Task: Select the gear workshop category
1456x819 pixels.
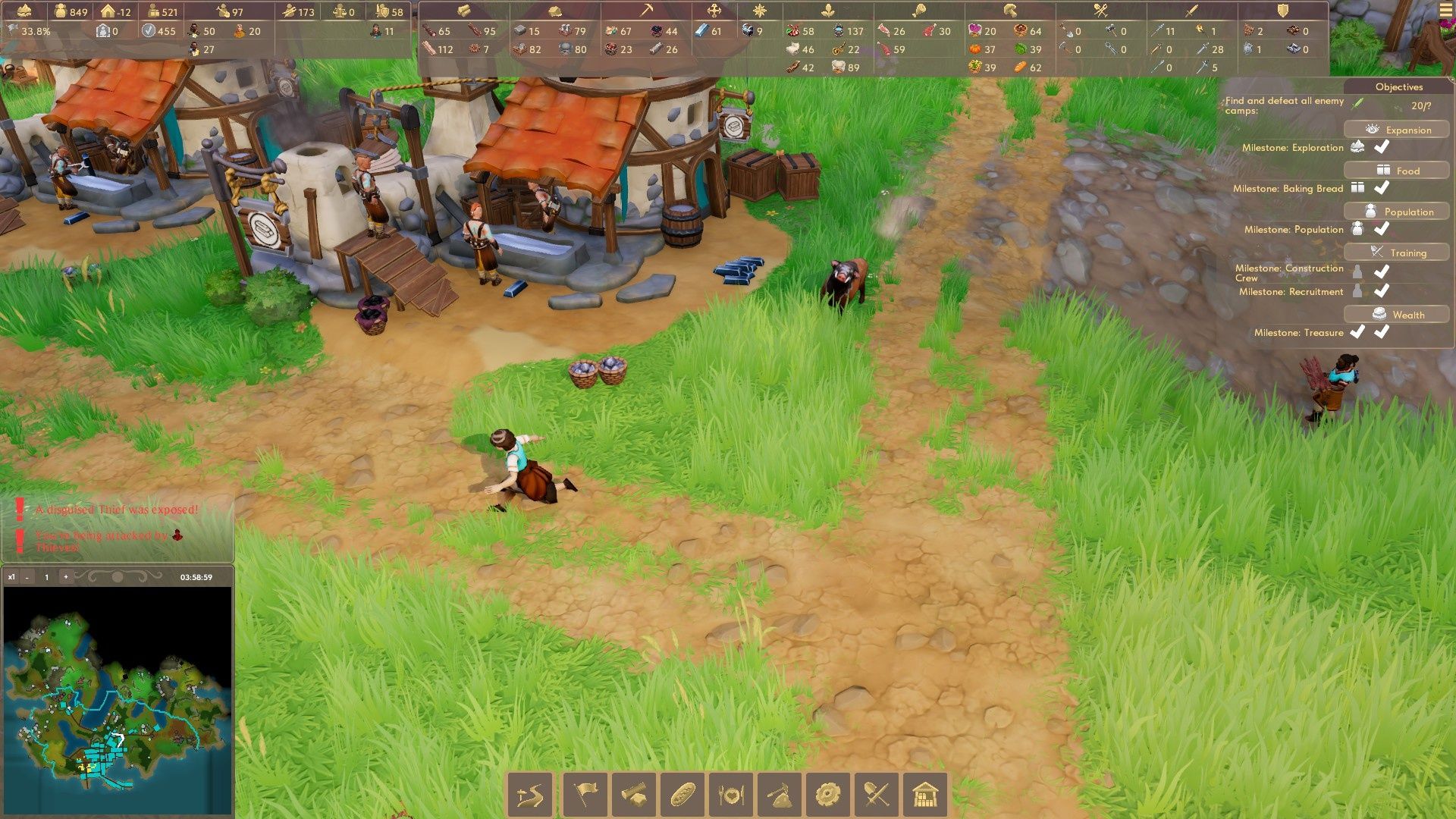Action: (x=828, y=795)
